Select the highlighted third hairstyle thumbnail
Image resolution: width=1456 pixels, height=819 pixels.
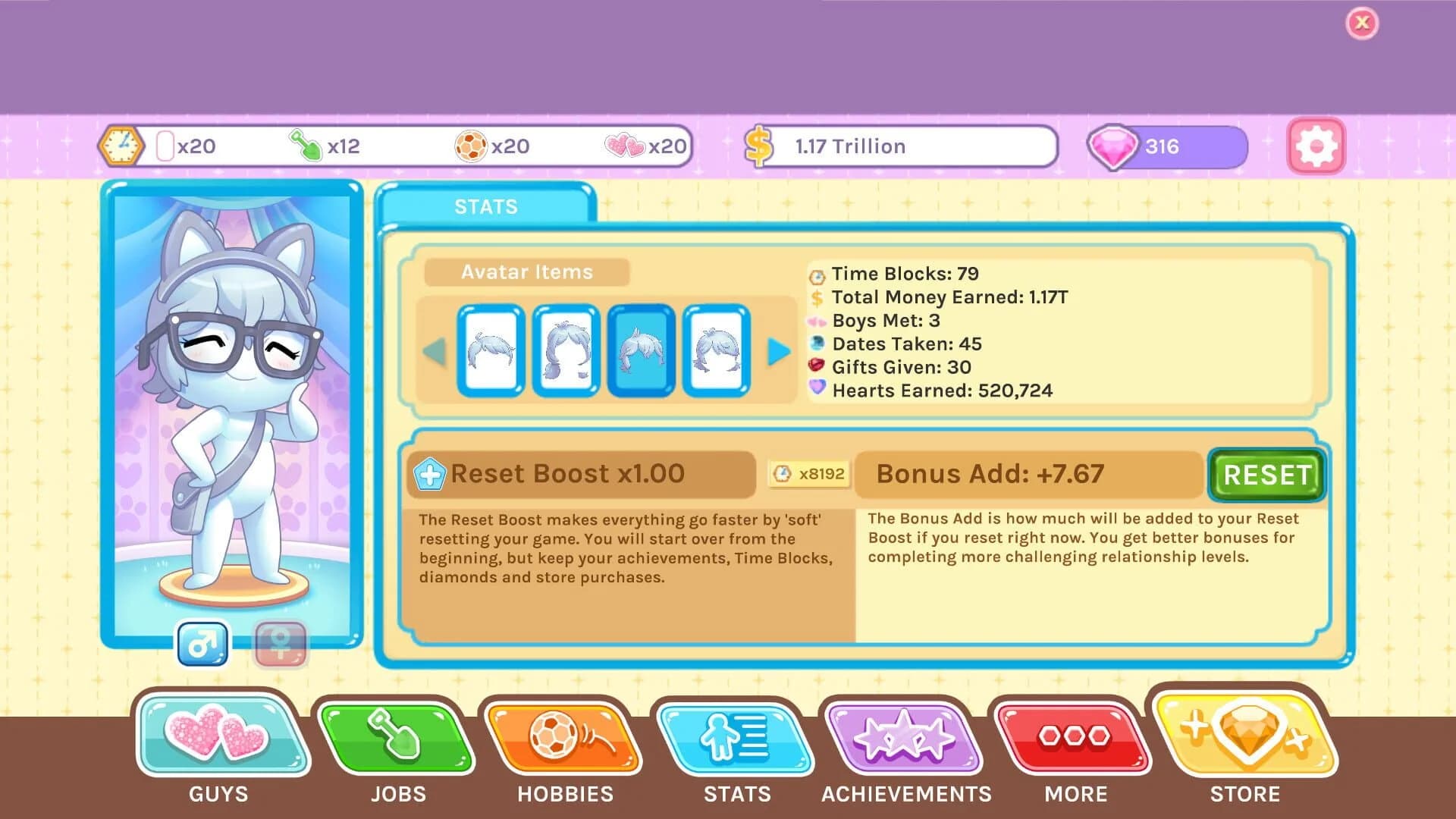click(x=641, y=351)
